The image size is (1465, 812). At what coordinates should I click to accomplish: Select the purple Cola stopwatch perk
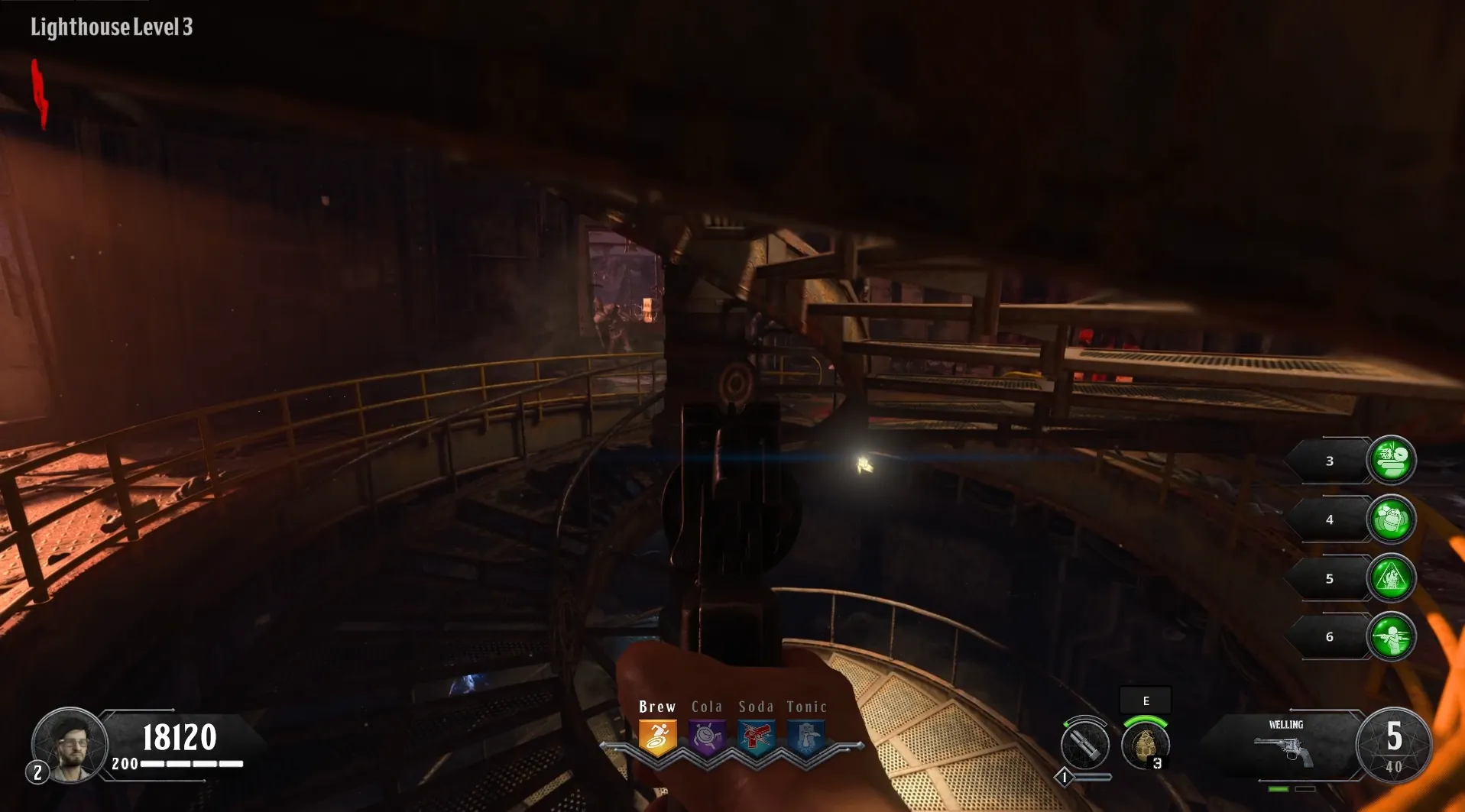[x=707, y=738]
